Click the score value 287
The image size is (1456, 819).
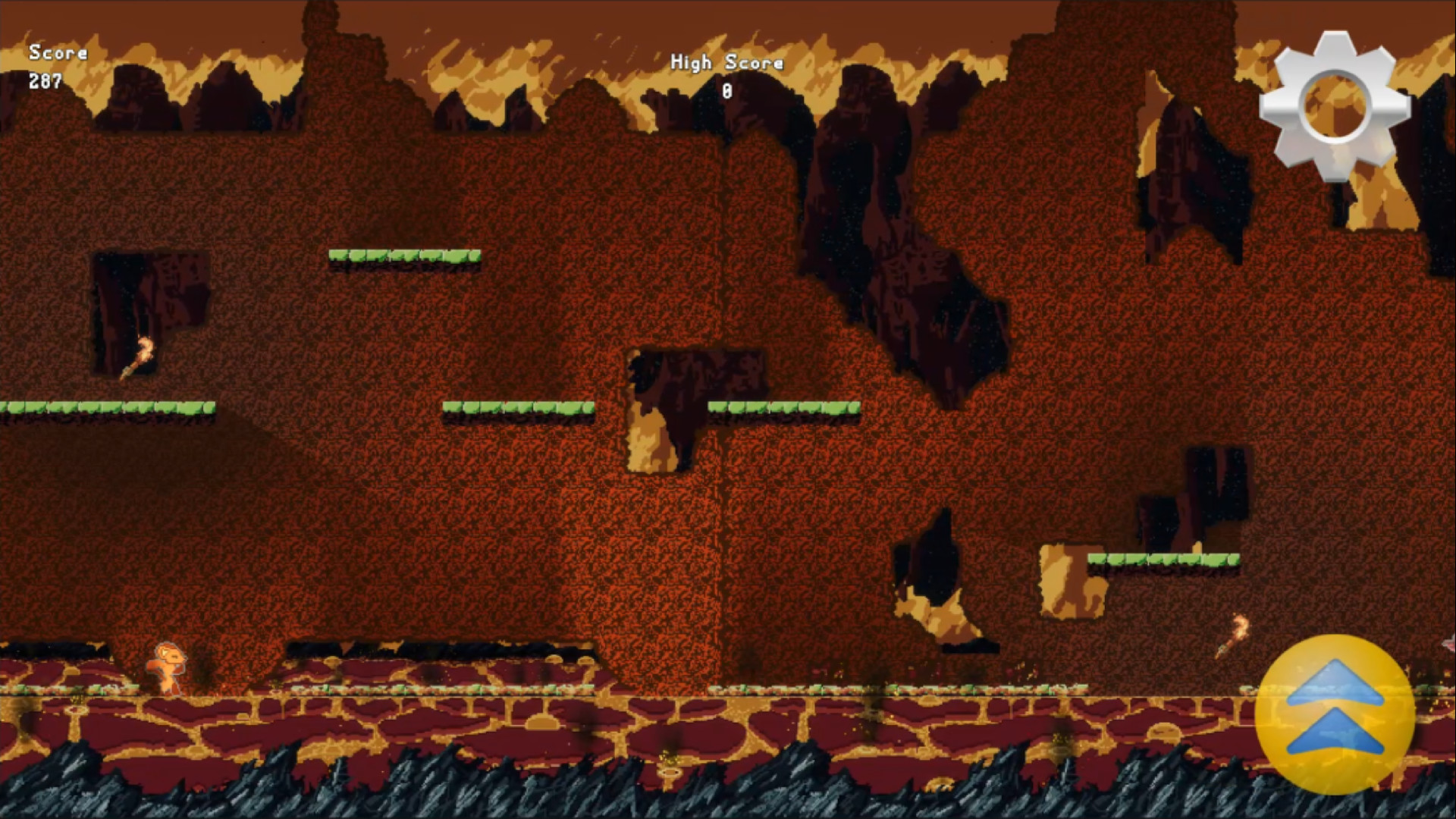45,80
